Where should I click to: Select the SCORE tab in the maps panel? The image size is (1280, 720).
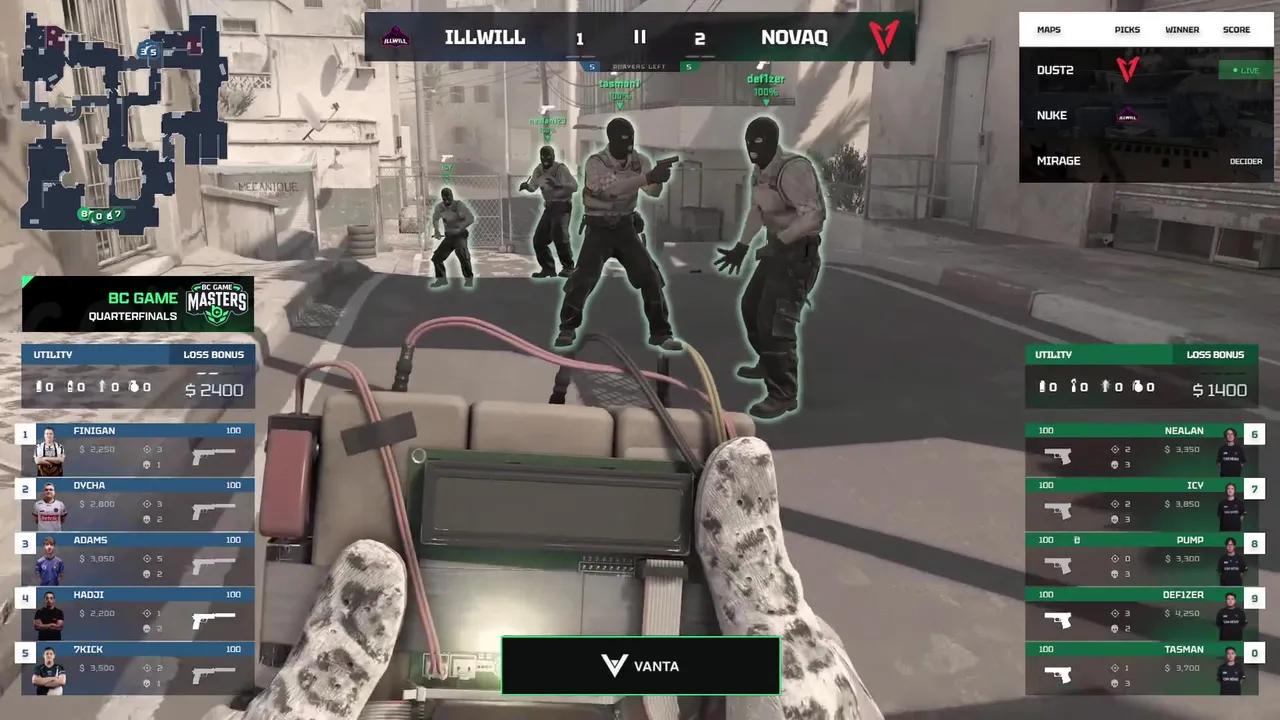point(1236,30)
